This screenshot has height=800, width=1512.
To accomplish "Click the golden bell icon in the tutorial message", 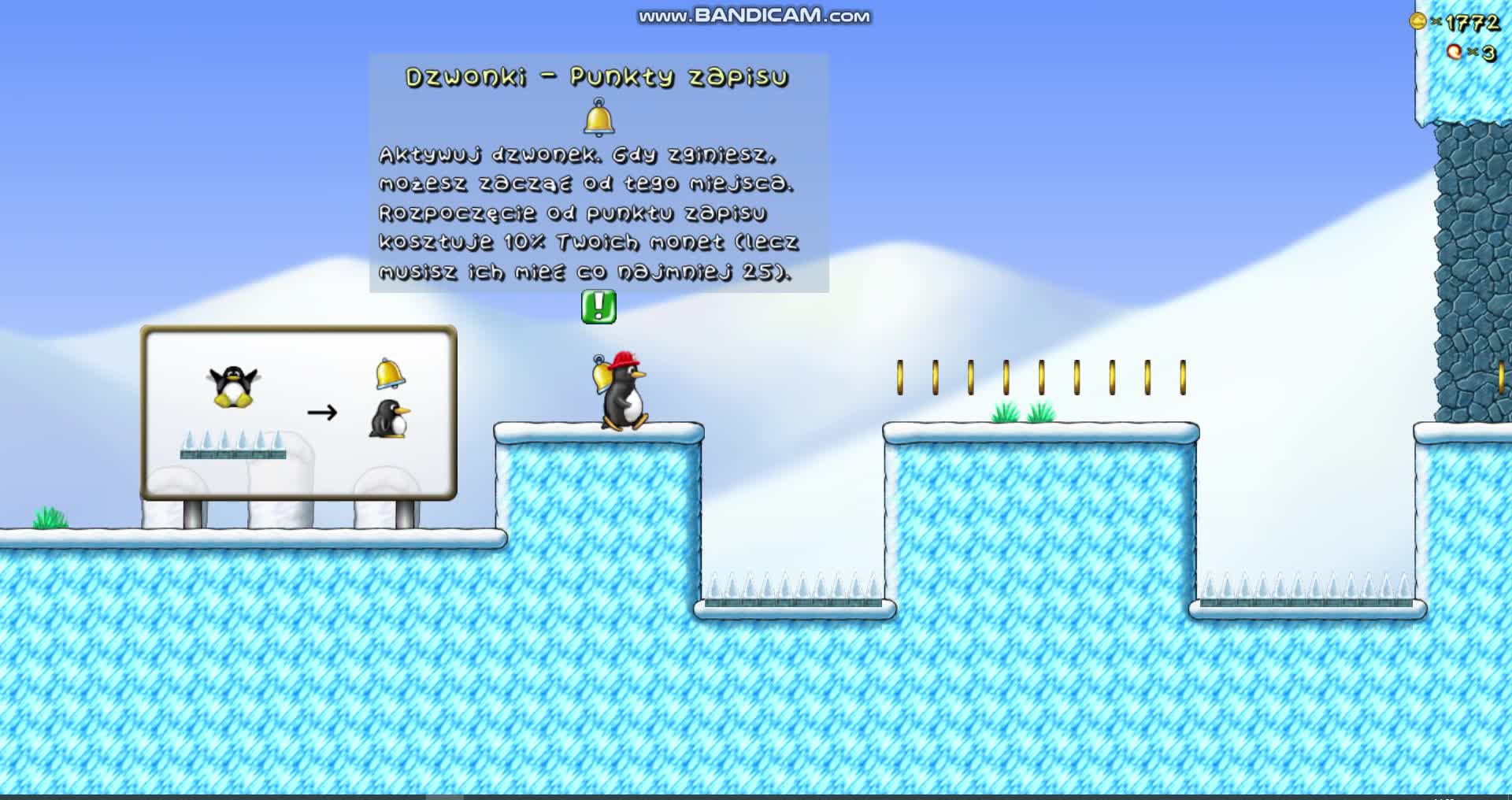I will (598, 117).
